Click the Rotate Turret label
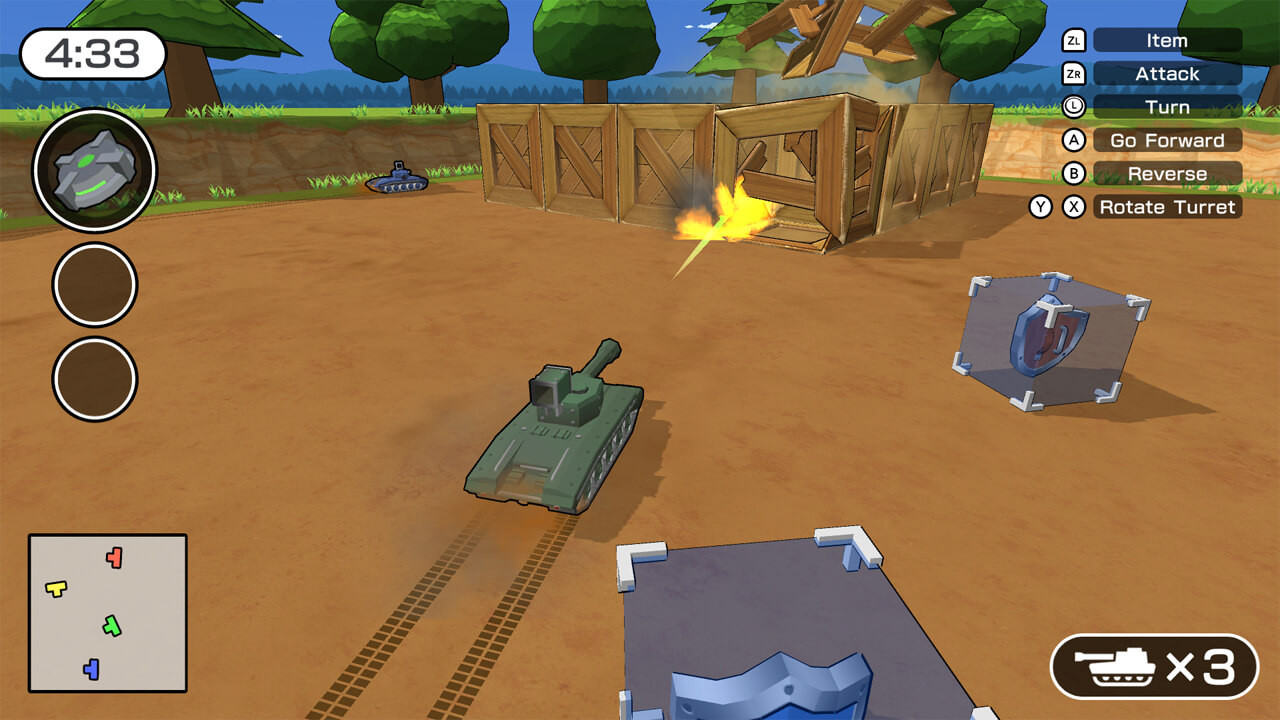Image resolution: width=1280 pixels, height=720 pixels. tap(1168, 207)
